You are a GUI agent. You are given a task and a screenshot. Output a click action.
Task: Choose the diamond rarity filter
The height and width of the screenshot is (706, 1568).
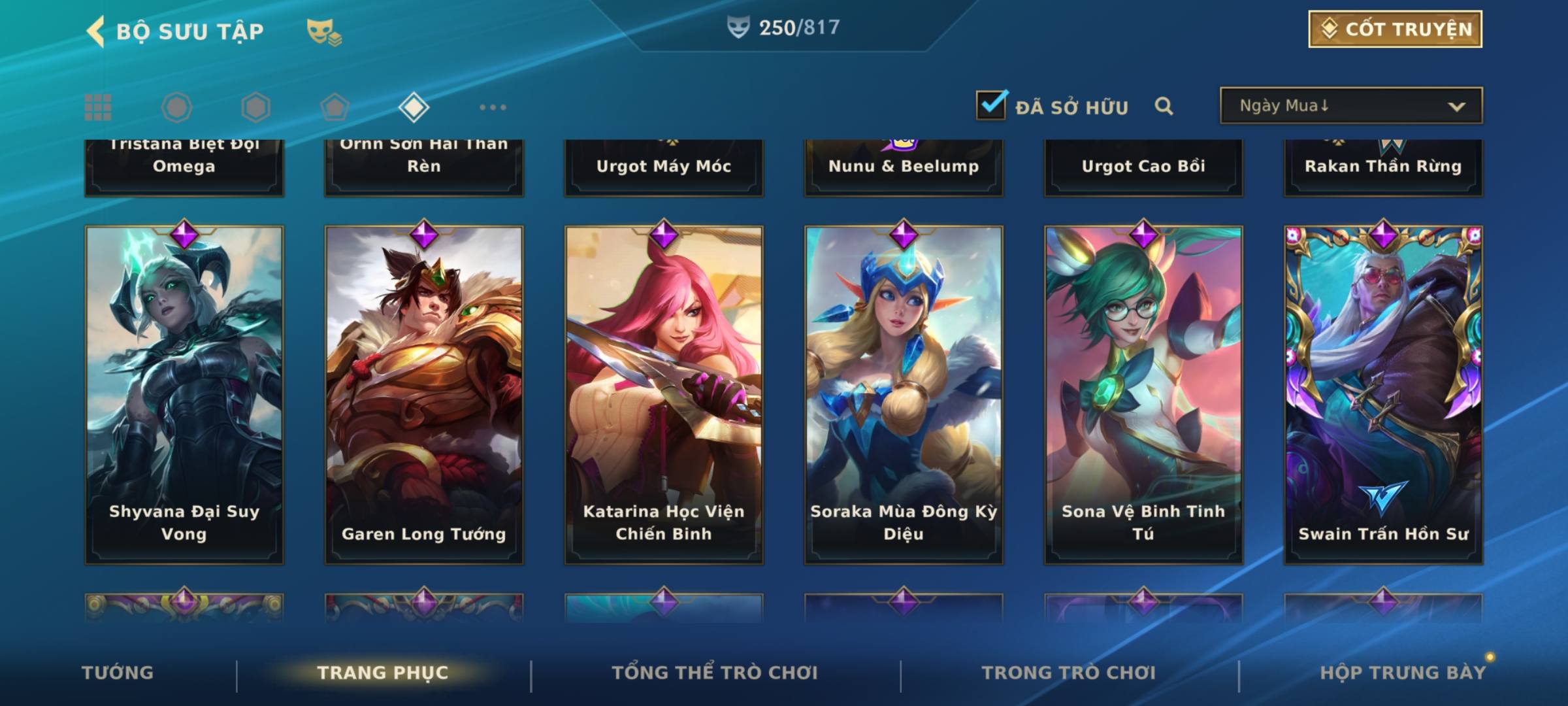(414, 107)
